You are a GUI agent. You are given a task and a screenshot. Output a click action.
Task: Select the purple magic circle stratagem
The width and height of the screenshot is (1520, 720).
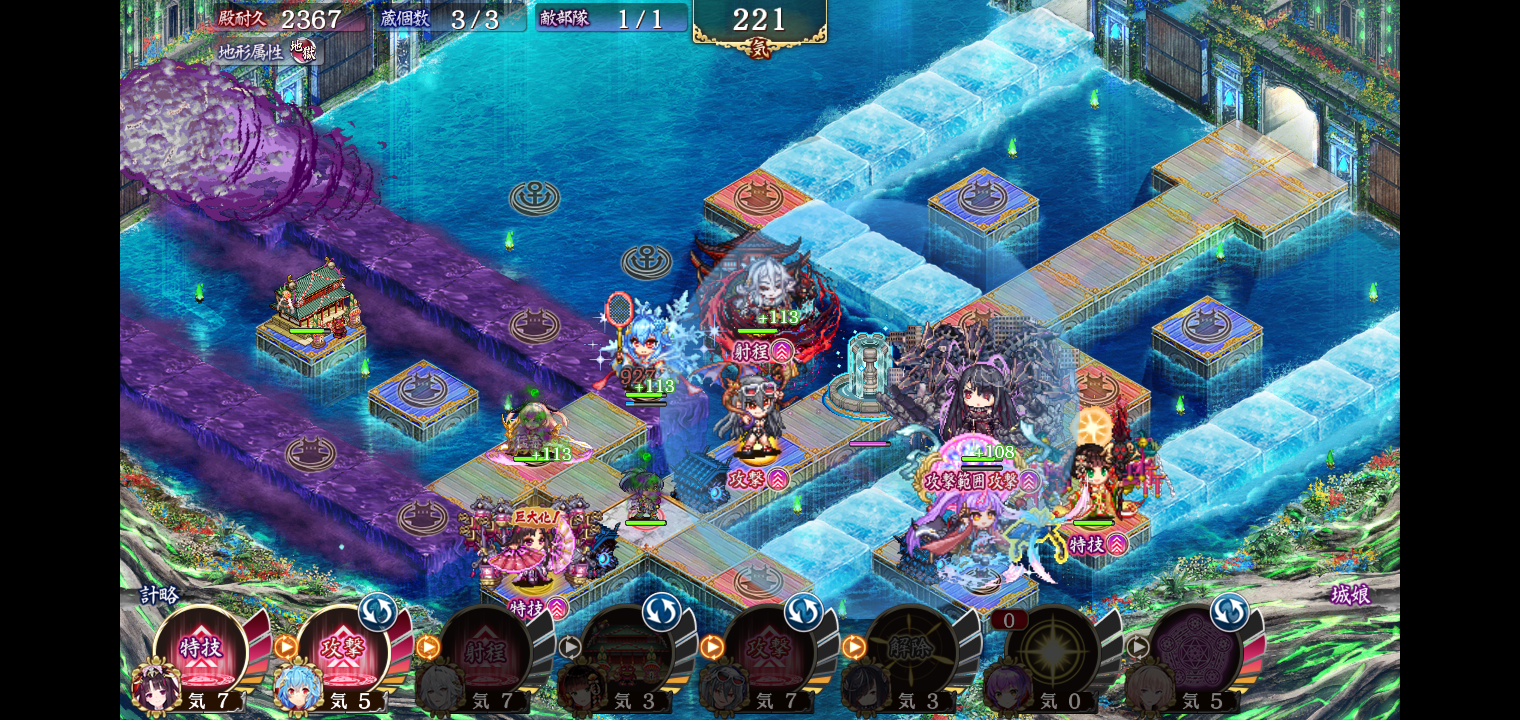(1194, 652)
